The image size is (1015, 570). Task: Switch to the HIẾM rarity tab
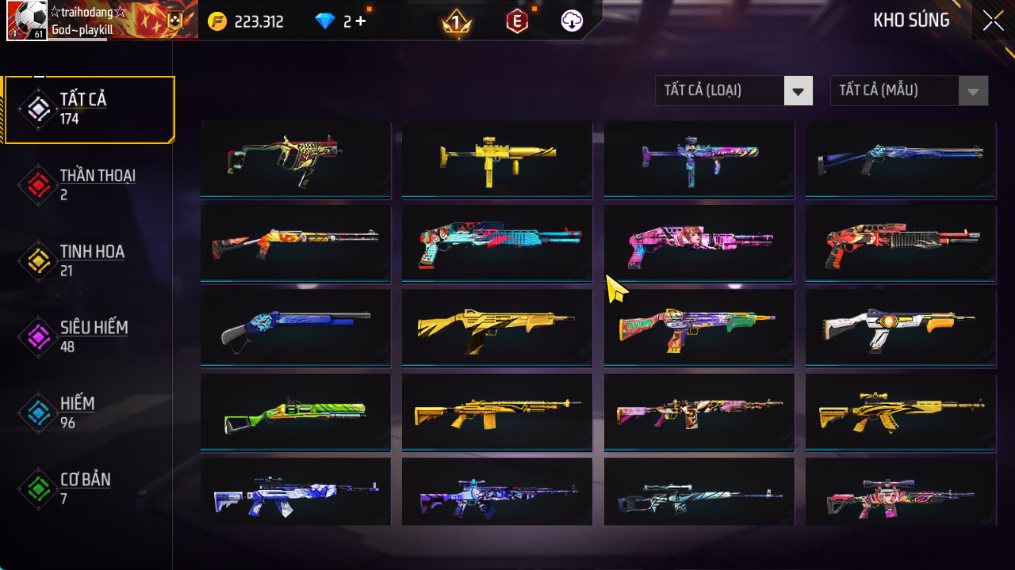pyautogui.click(x=80, y=412)
